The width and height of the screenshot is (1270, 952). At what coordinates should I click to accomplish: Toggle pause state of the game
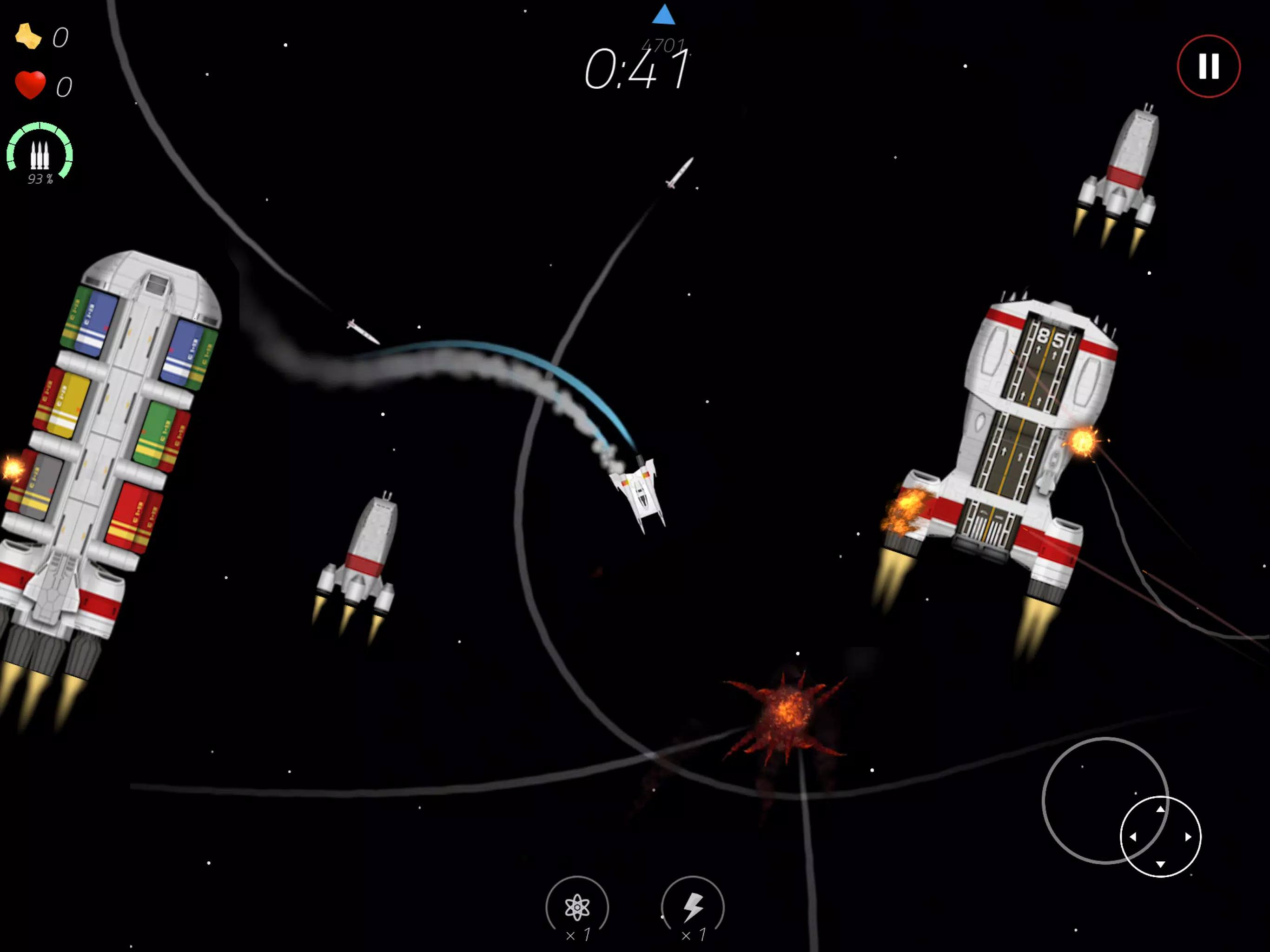click(1209, 66)
